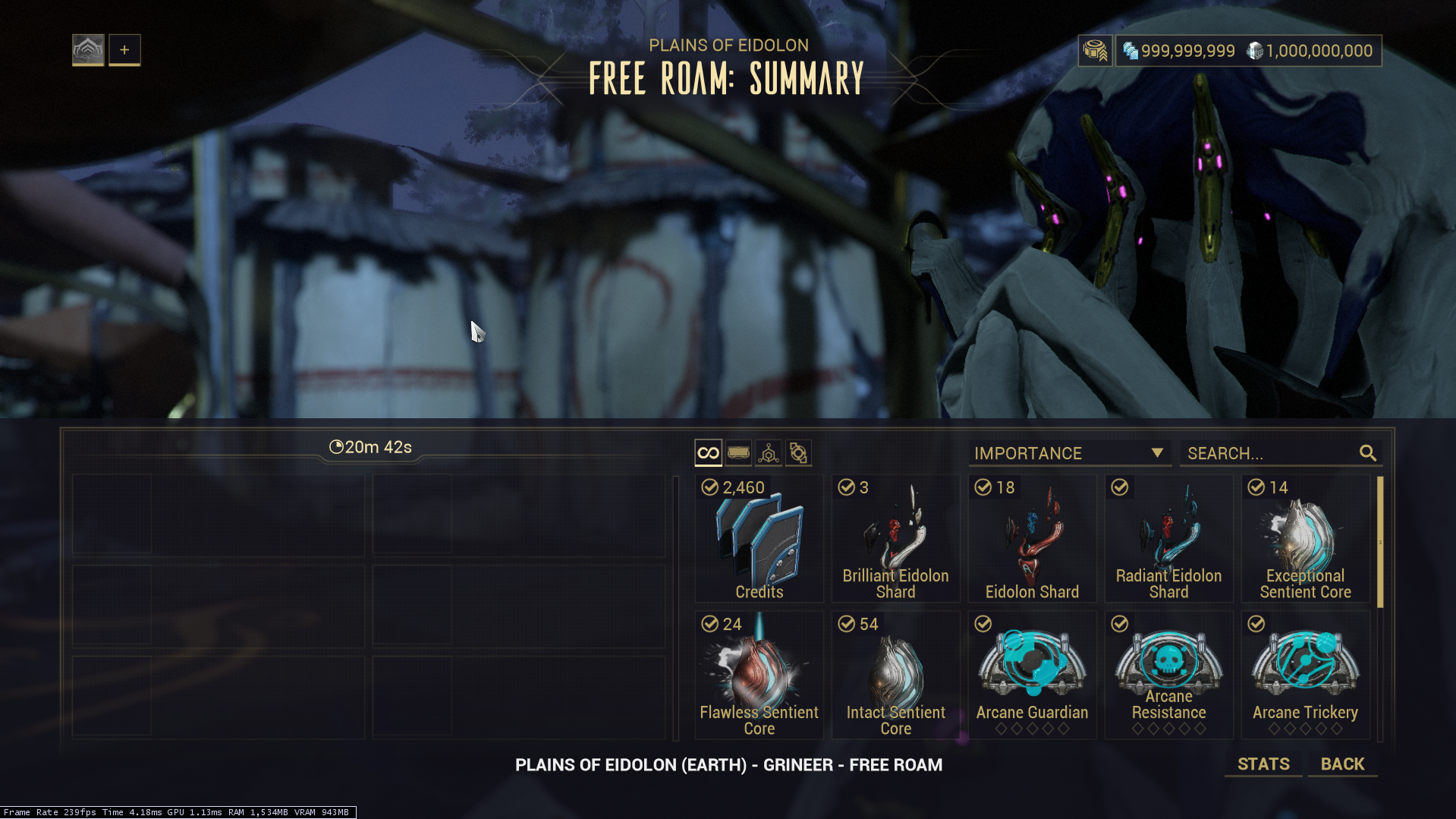This screenshot has width=1456, height=819.
Task: Click the plus button beside the player icon
Action: tap(124, 50)
